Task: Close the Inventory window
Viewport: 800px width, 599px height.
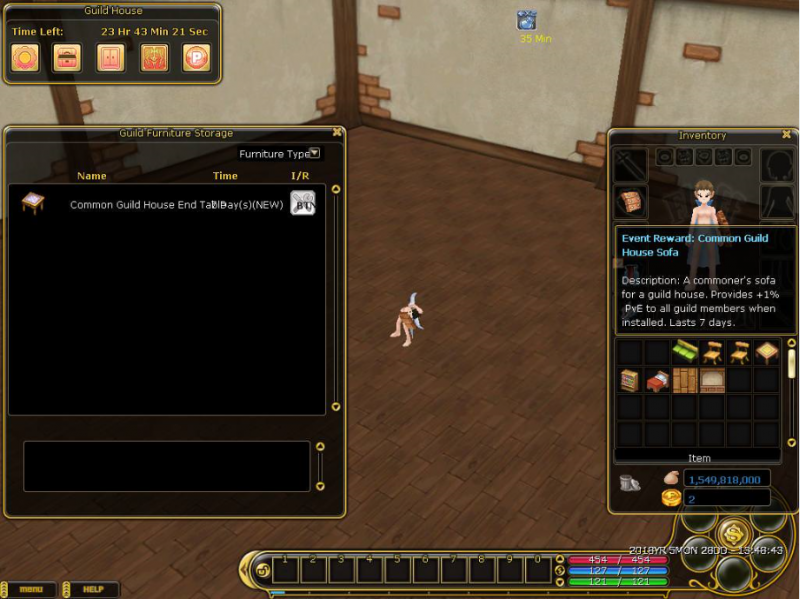Action: pos(787,134)
